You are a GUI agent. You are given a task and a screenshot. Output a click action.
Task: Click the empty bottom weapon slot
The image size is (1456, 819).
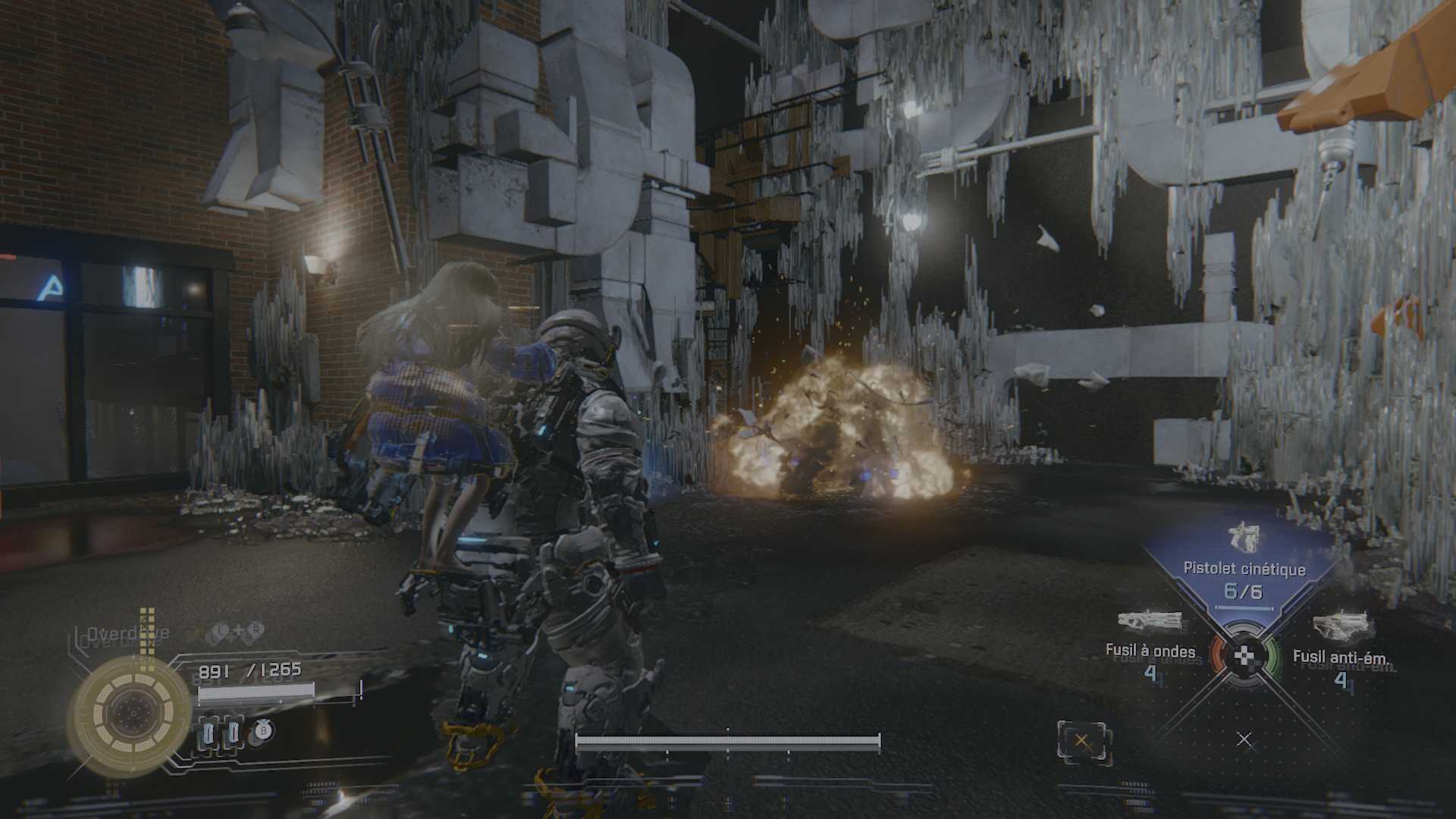tap(1244, 739)
